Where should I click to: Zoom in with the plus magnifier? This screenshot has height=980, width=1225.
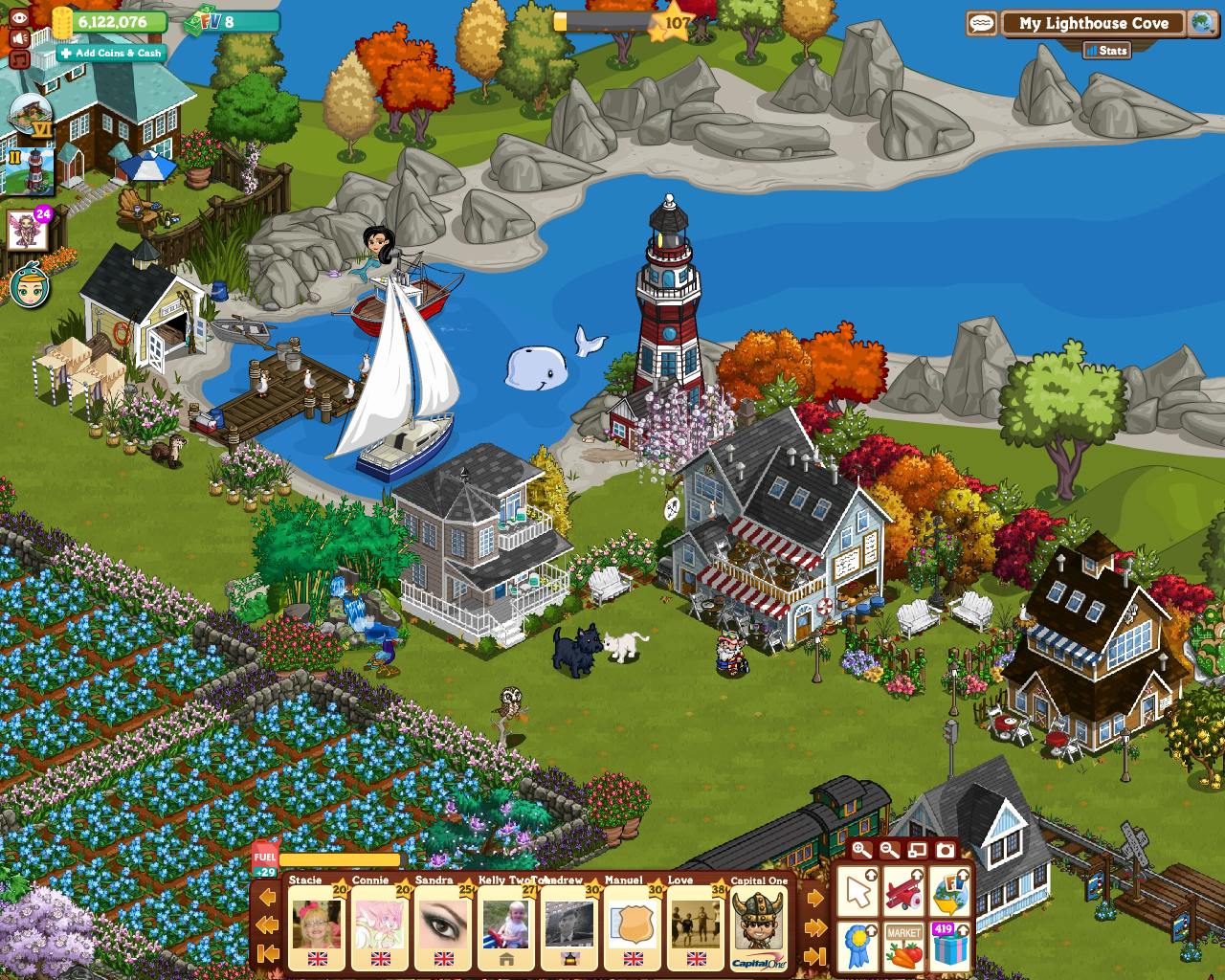click(x=861, y=850)
